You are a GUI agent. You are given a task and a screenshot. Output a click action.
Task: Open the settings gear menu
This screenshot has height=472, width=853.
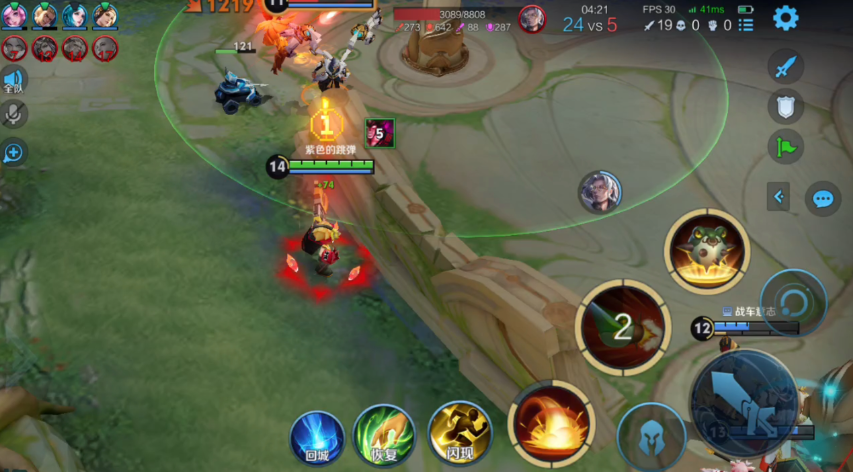[x=786, y=17]
